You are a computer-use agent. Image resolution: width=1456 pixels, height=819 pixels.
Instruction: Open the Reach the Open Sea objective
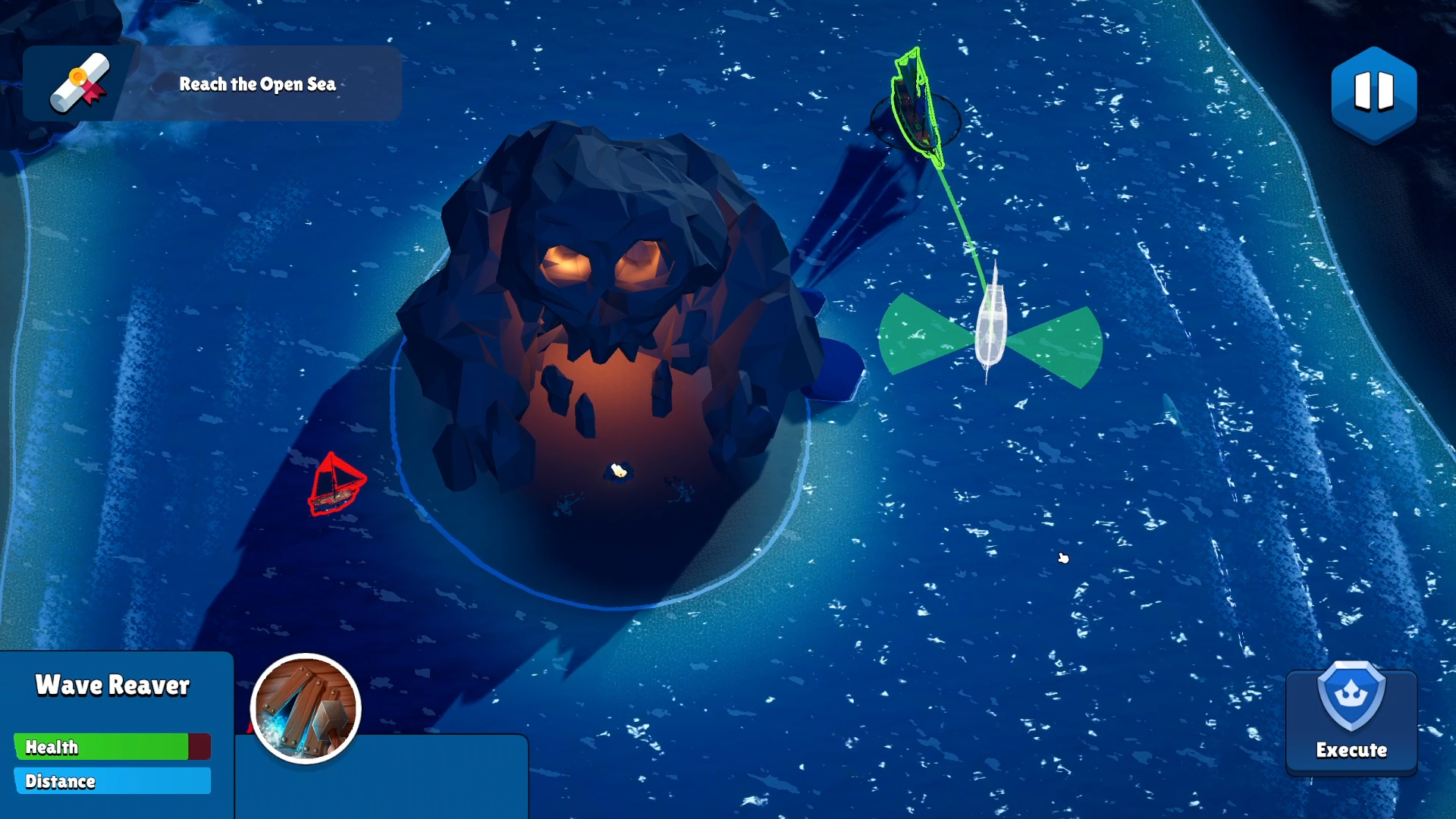tap(212, 83)
